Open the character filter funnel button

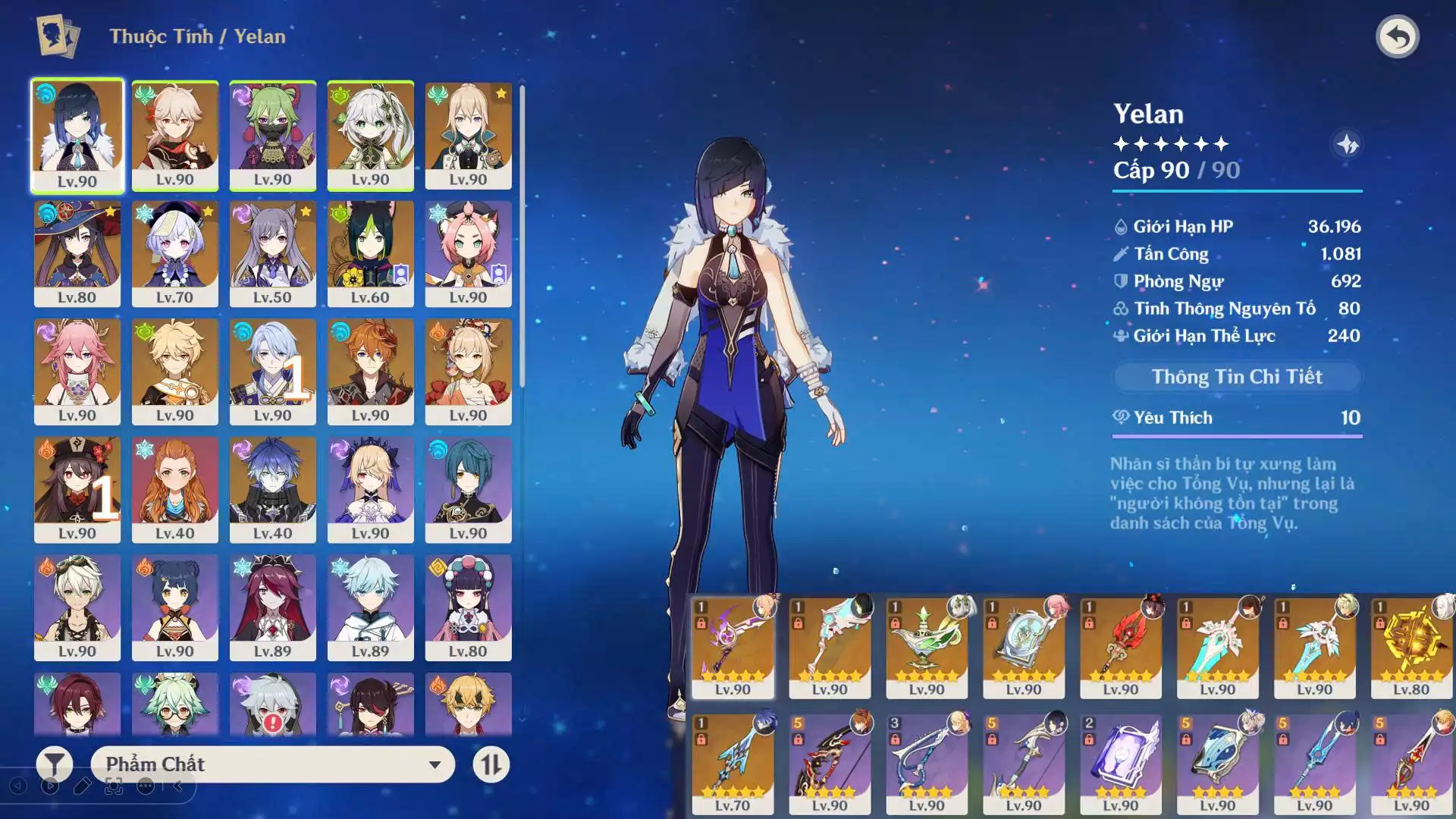(x=55, y=764)
